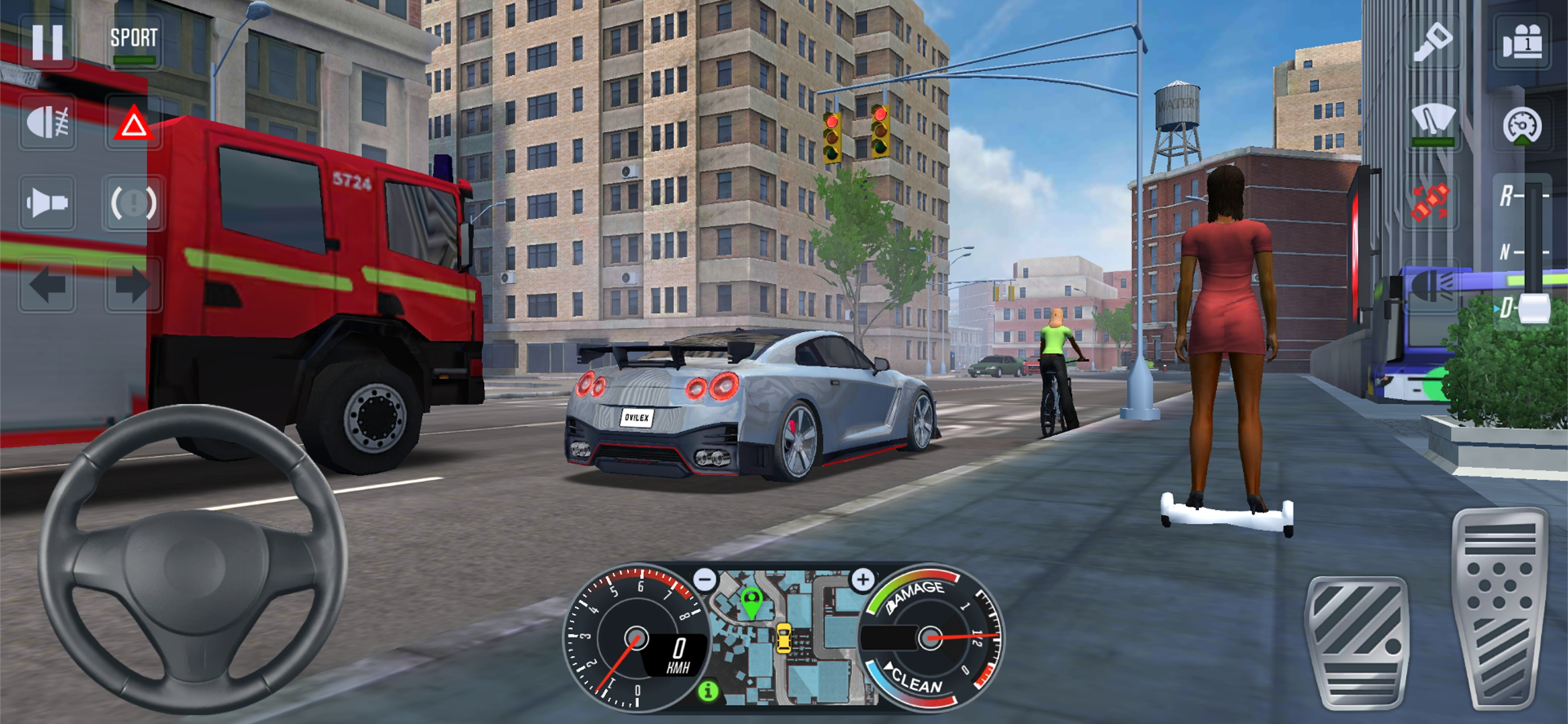This screenshot has height=724, width=1568.
Task: Sound the horn
Action: pos(47,203)
